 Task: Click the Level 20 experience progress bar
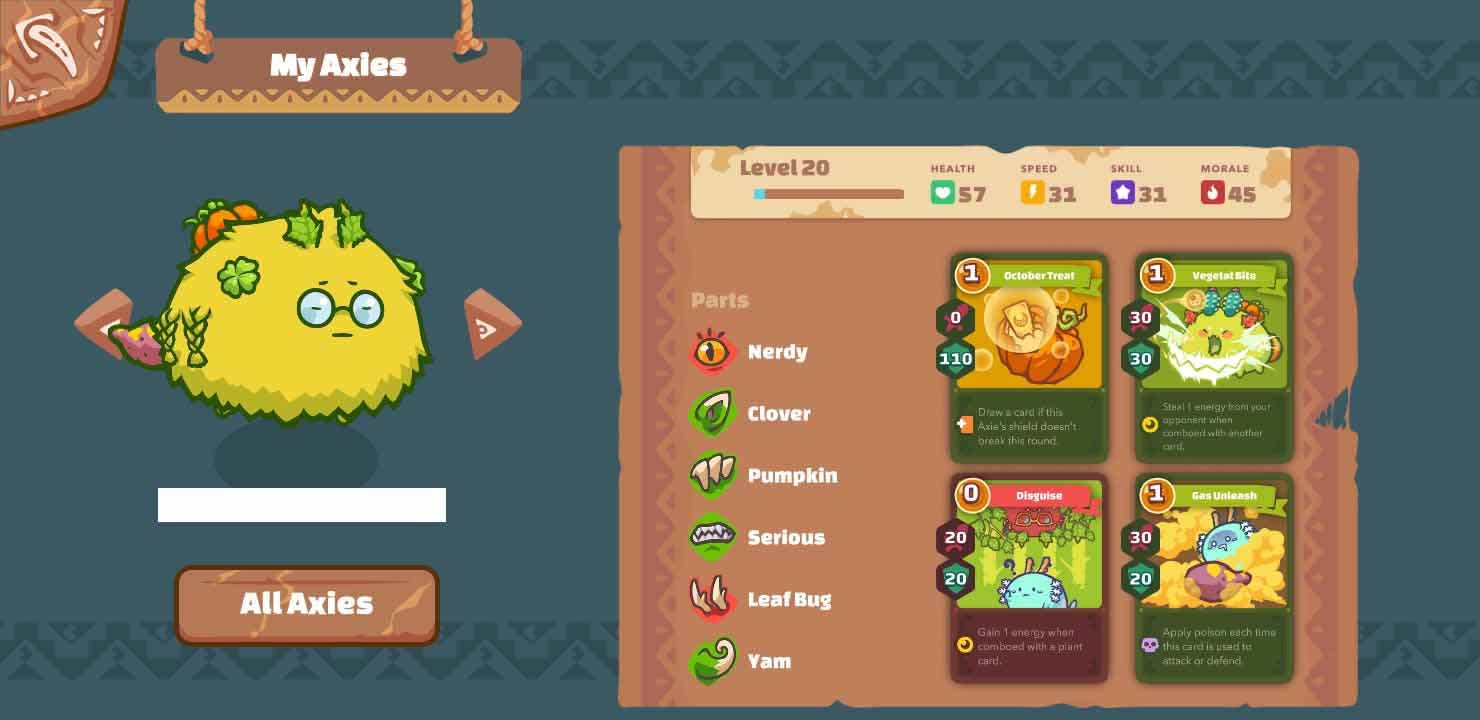[830, 194]
